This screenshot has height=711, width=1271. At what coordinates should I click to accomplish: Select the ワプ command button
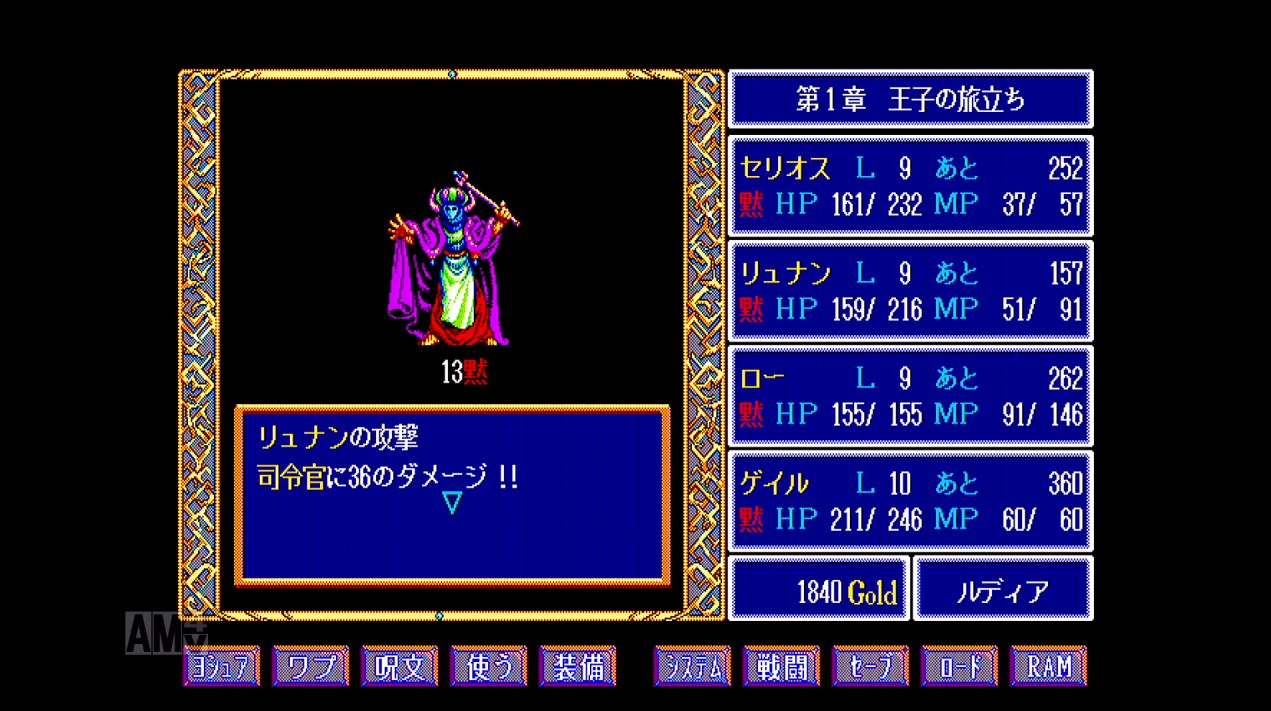point(310,666)
